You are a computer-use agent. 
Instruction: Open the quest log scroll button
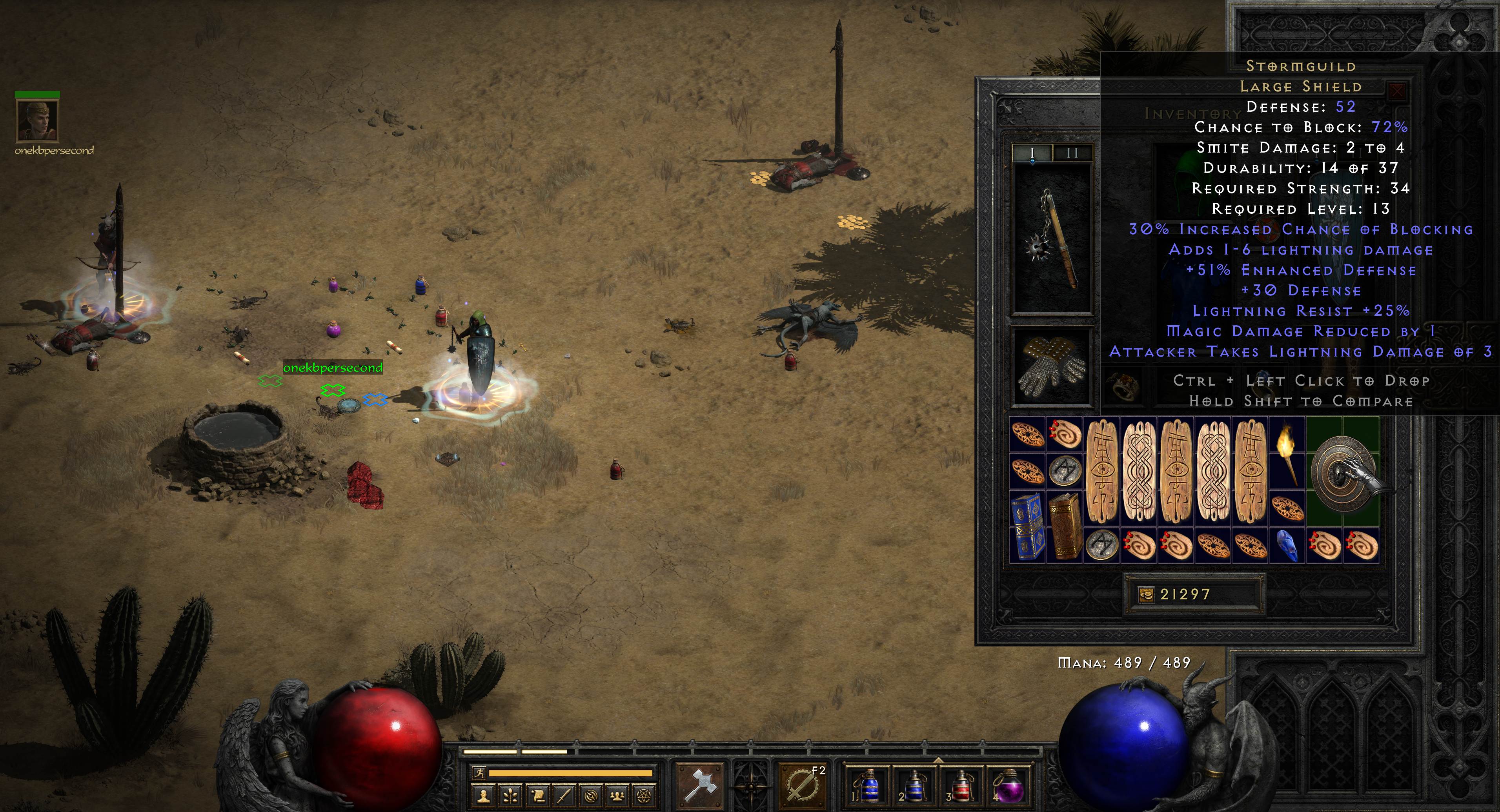[537, 796]
